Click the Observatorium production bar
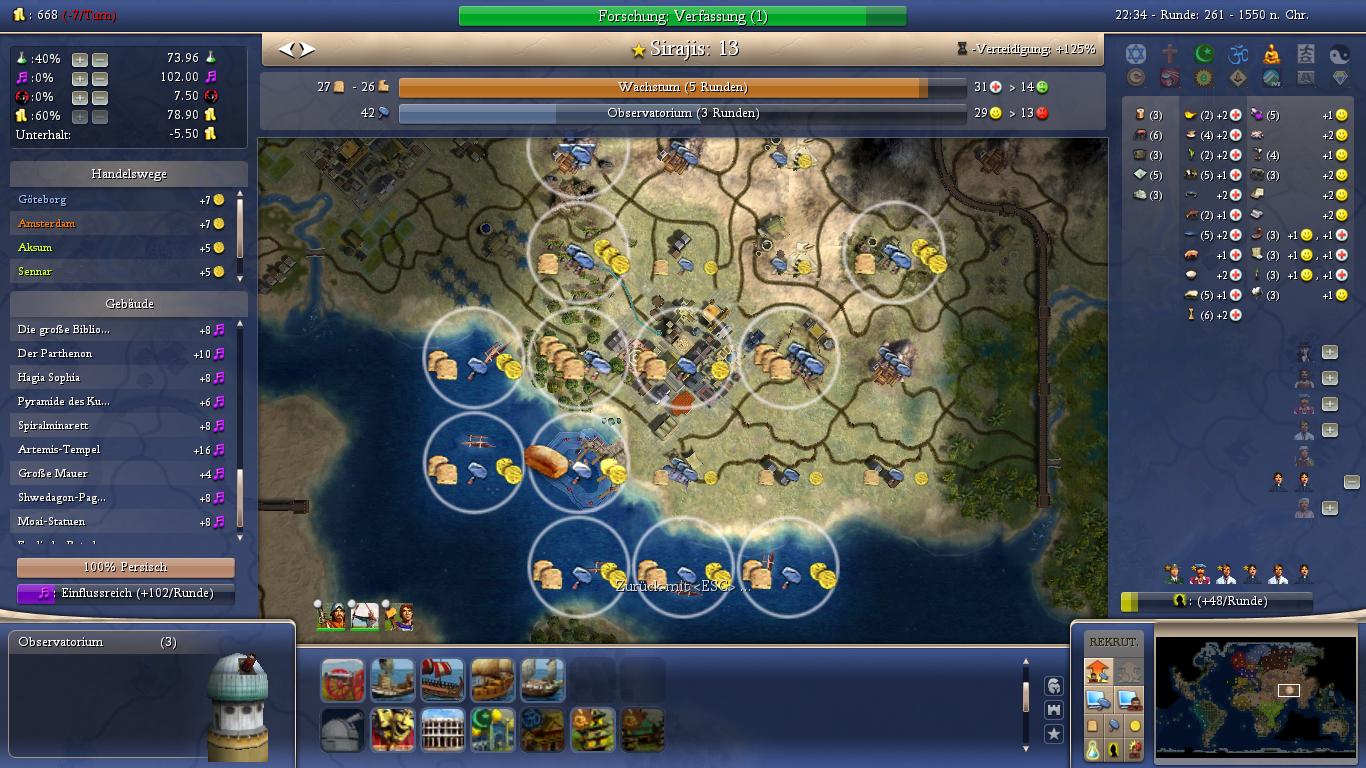Viewport: 1366px width, 768px height. tap(682, 114)
